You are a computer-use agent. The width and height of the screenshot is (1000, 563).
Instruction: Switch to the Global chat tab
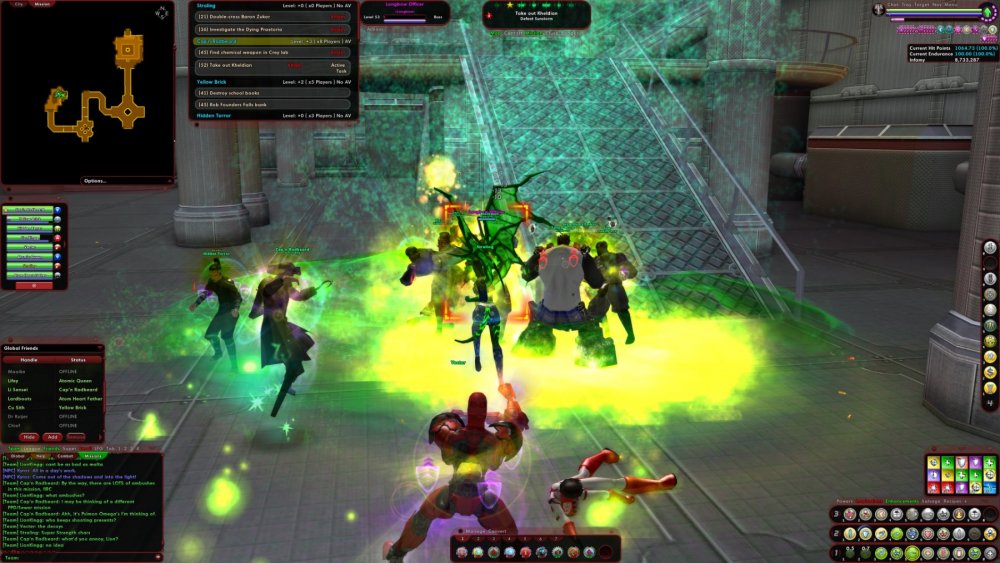pos(17,456)
